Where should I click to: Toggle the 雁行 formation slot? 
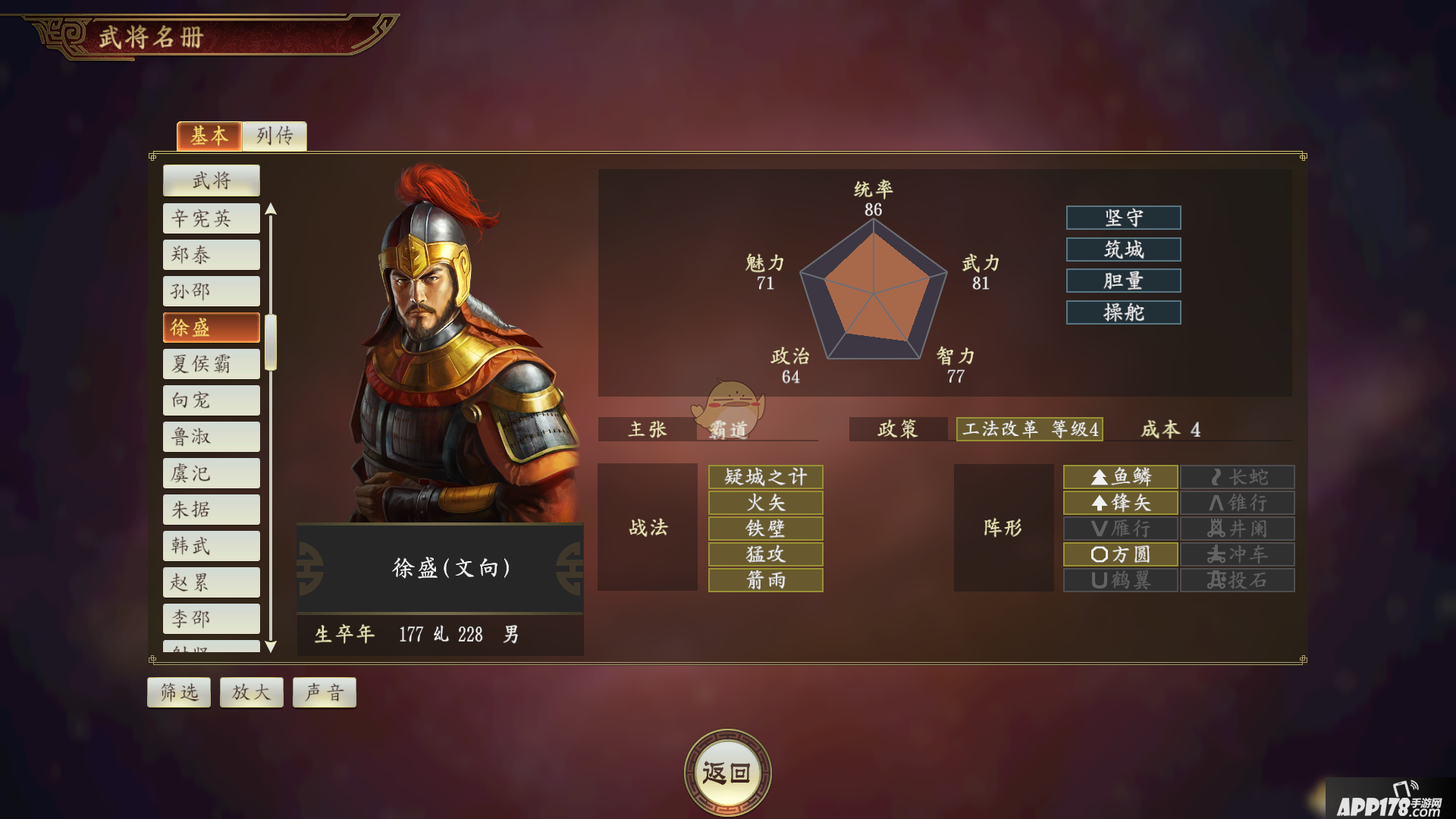coord(1120,528)
